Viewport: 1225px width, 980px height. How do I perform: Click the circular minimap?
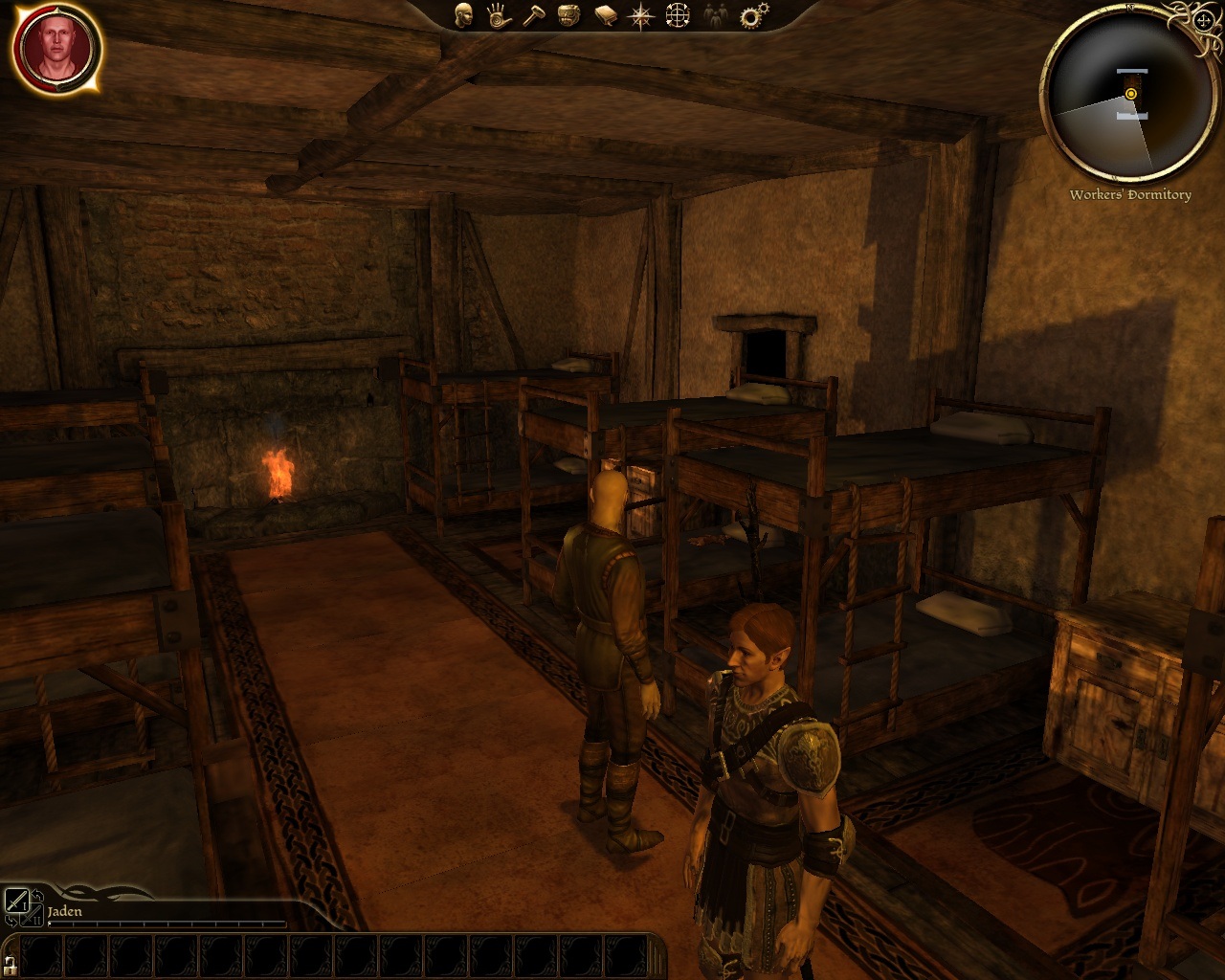point(1129,95)
